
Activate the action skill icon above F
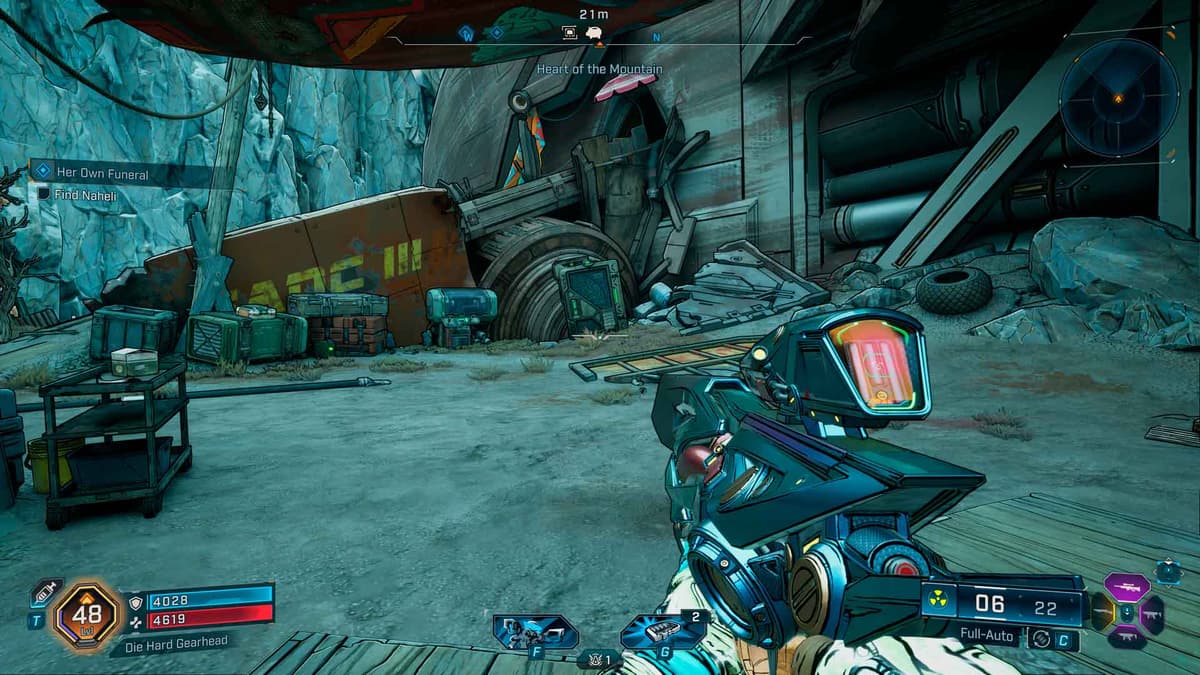tap(535, 632)
